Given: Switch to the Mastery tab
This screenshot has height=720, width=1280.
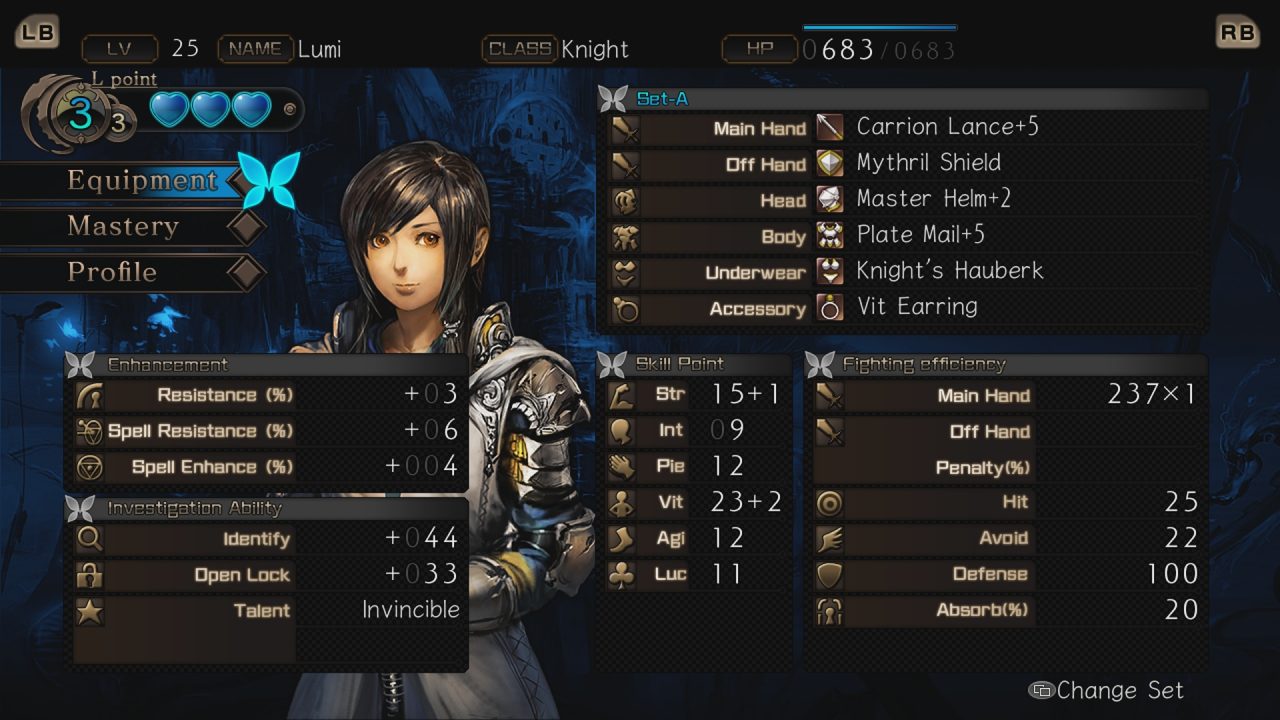Looking at the screenshot, I should (x=123, y=227).
